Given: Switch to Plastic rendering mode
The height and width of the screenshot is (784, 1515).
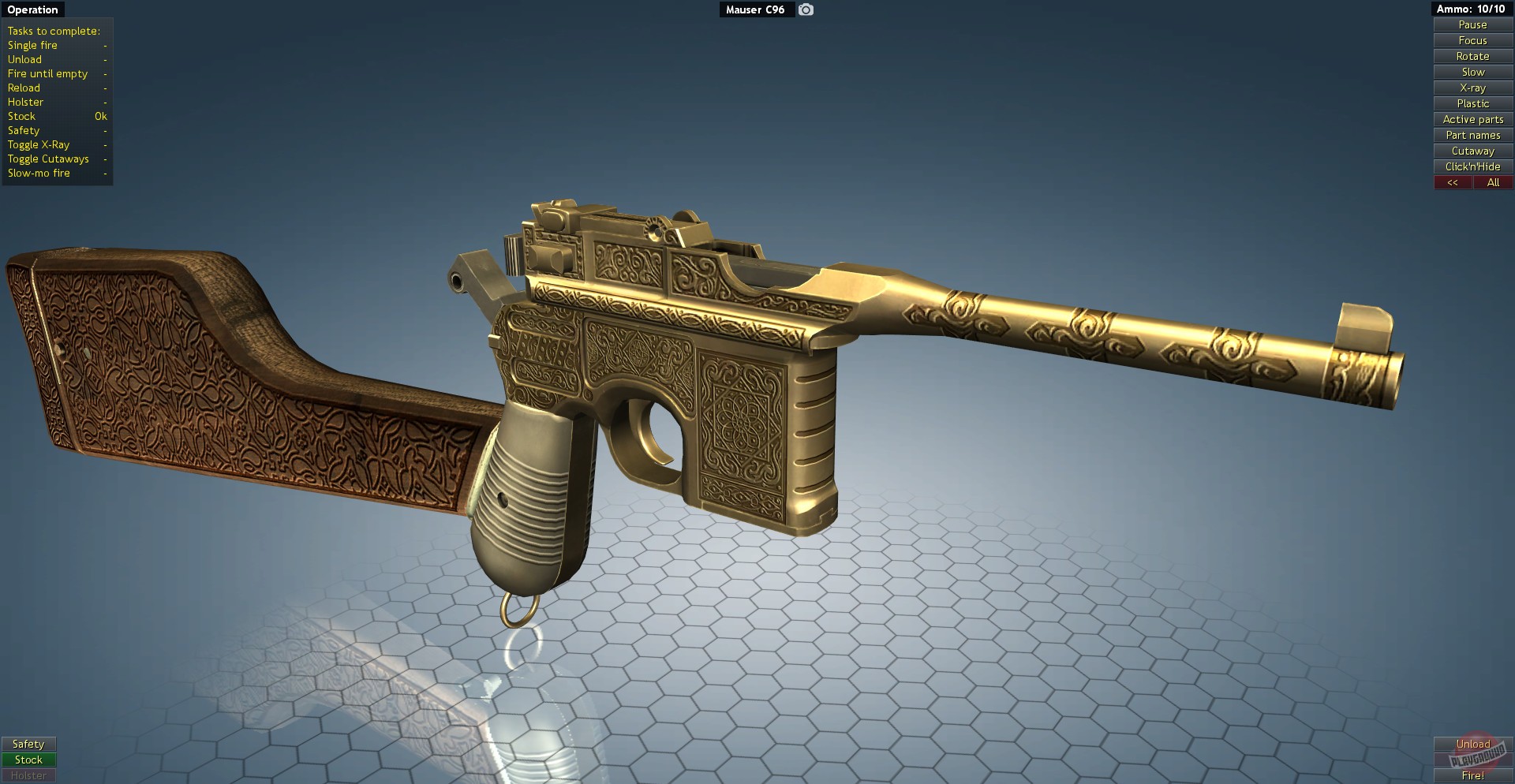Looking at the screenshot, I should point(1472,103).
